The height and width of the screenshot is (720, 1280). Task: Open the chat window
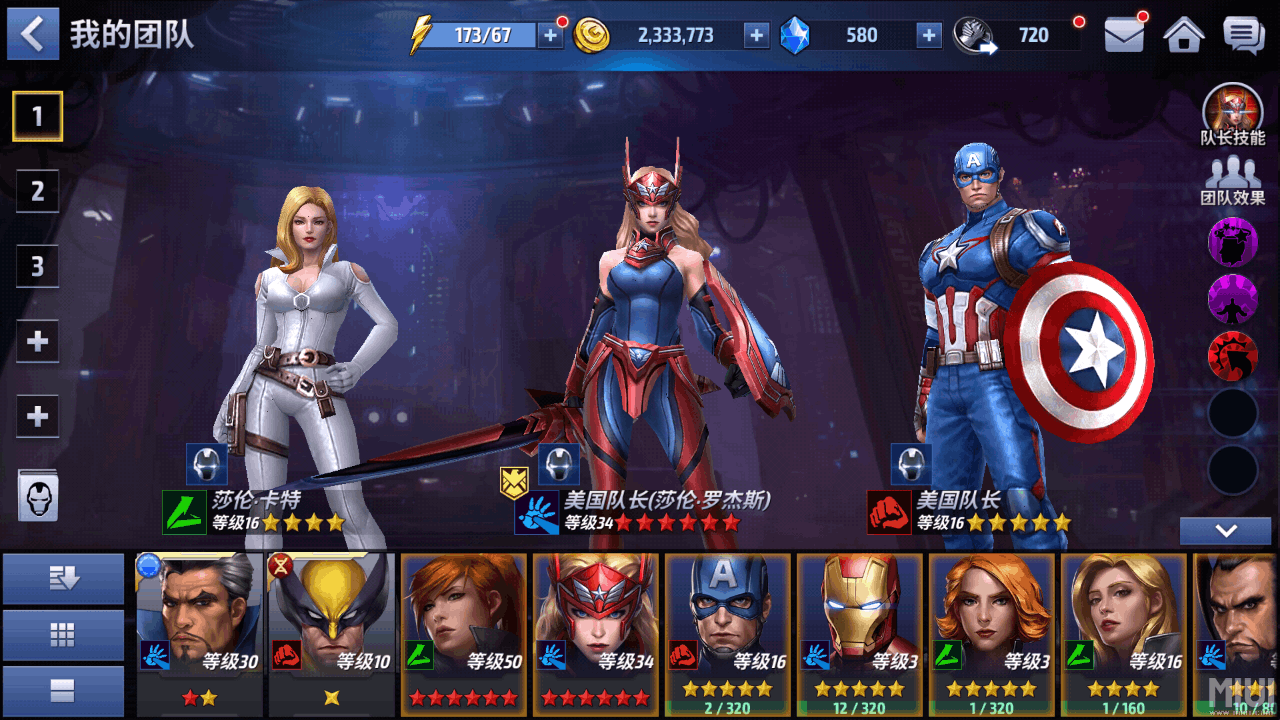[x=1243, y=35]
